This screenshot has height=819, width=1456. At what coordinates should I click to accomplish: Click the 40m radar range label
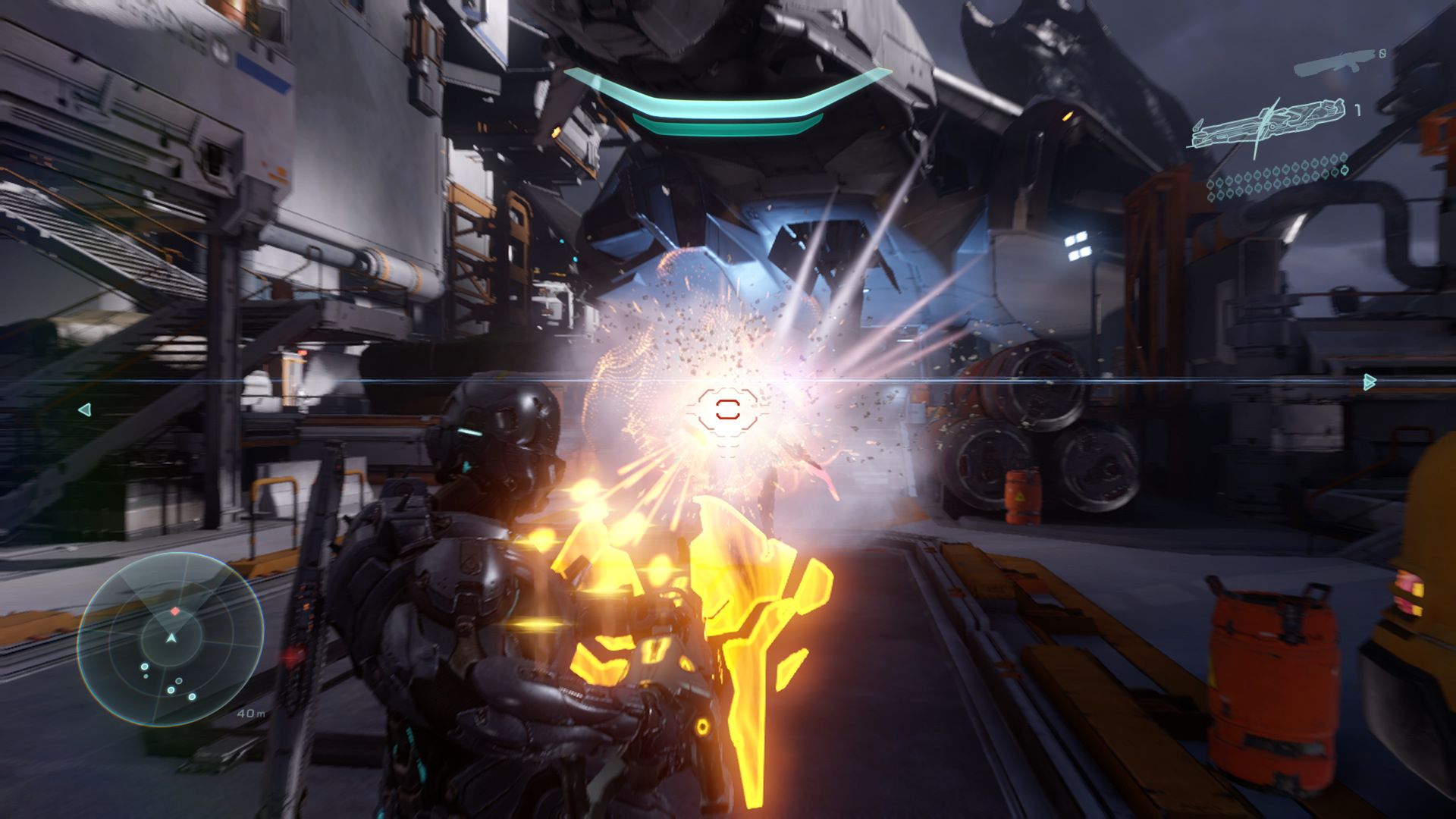point(250,714)
